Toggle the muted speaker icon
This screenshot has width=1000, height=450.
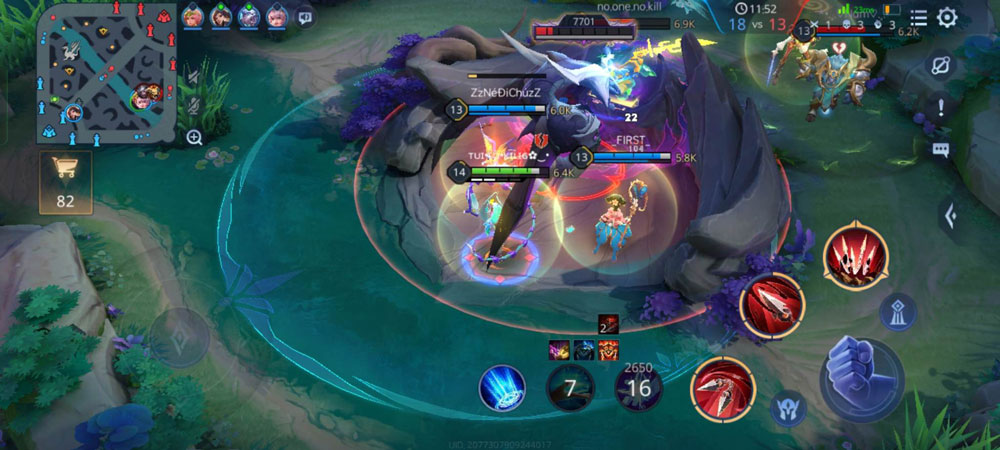[x=193, y=75]
